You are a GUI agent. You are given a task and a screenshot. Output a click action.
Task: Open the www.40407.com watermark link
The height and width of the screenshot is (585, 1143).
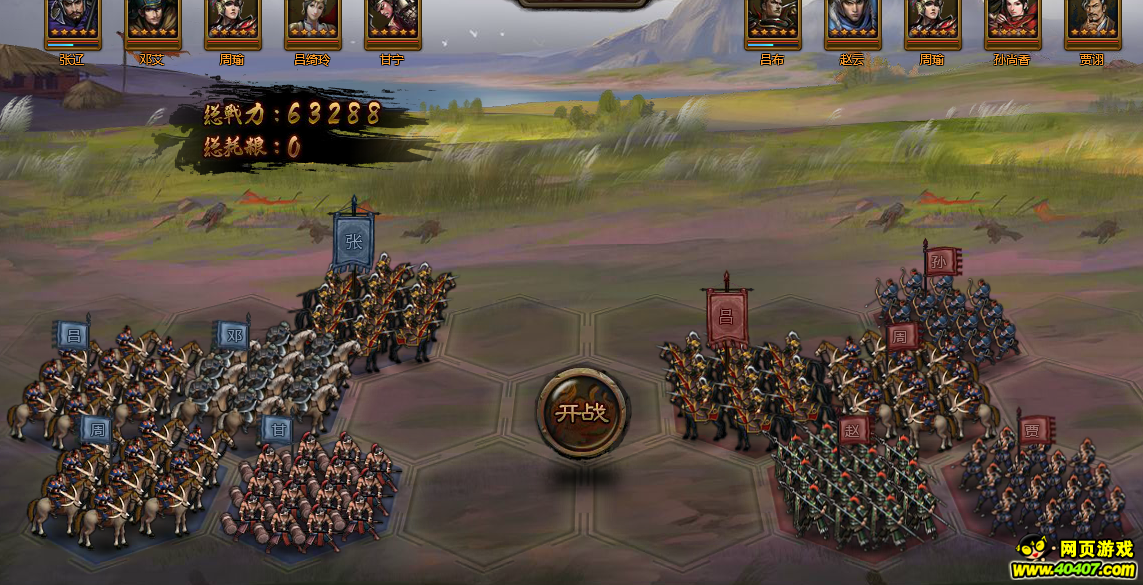pyautogui.click(x=1077, y=570)
